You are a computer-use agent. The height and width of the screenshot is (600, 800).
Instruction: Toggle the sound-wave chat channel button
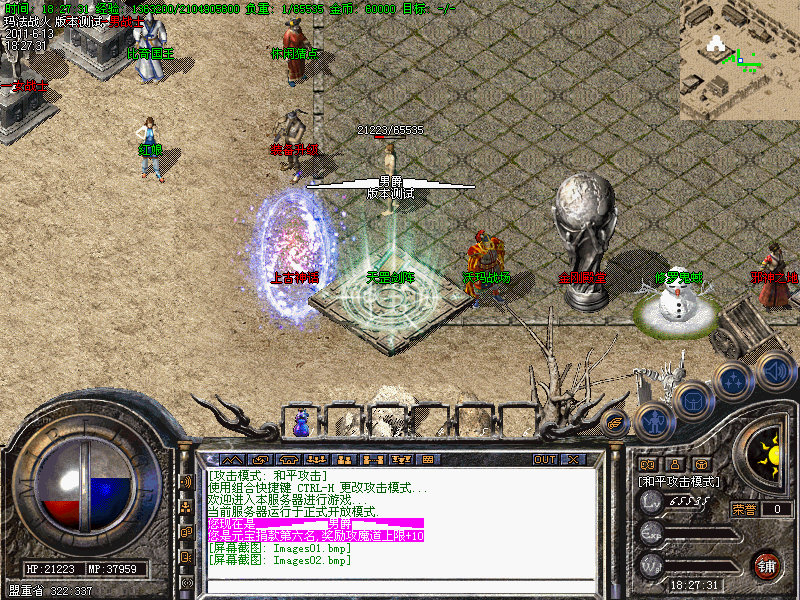point(186,481)
